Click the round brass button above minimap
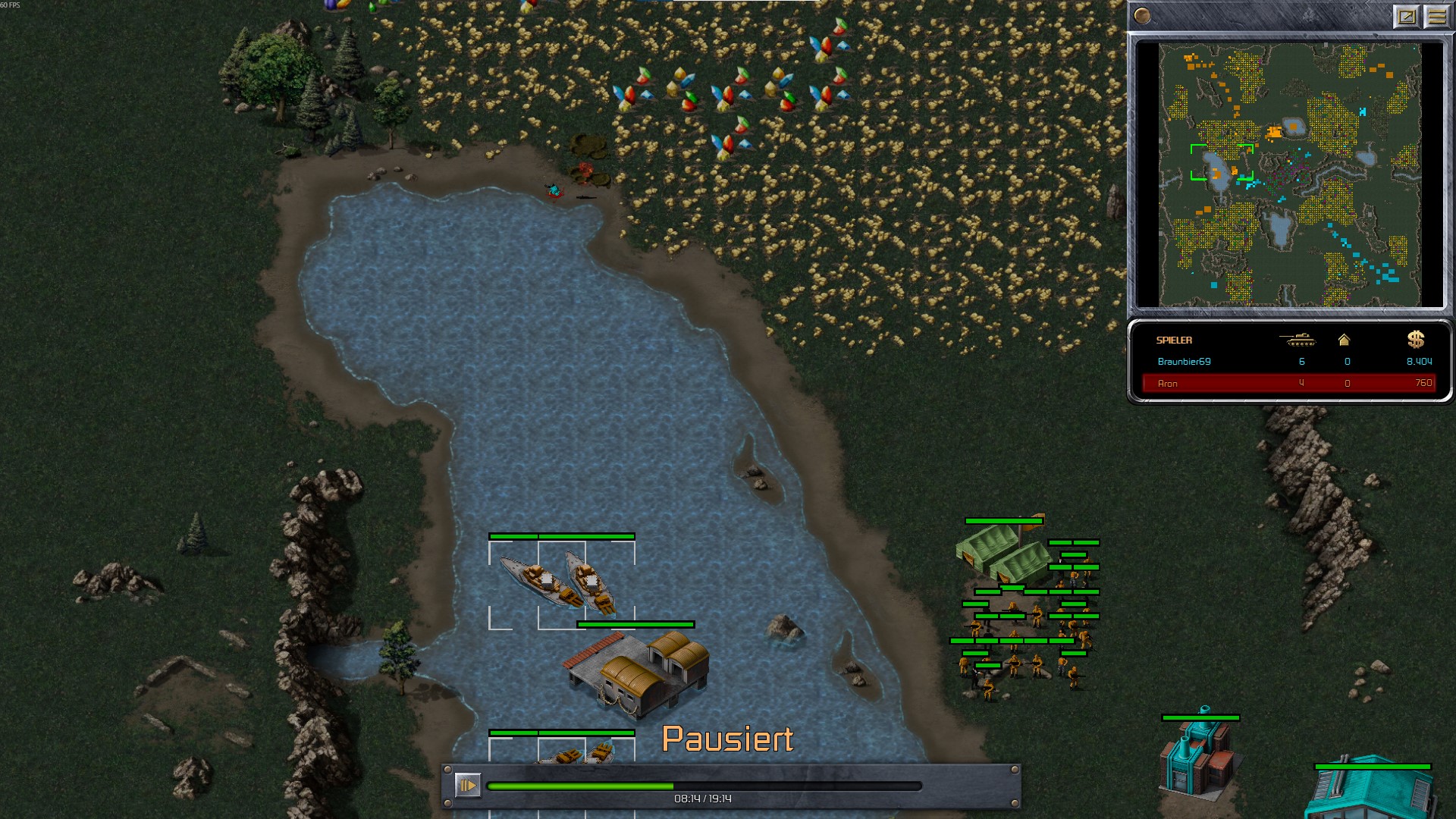 [x=1142, y=15]
